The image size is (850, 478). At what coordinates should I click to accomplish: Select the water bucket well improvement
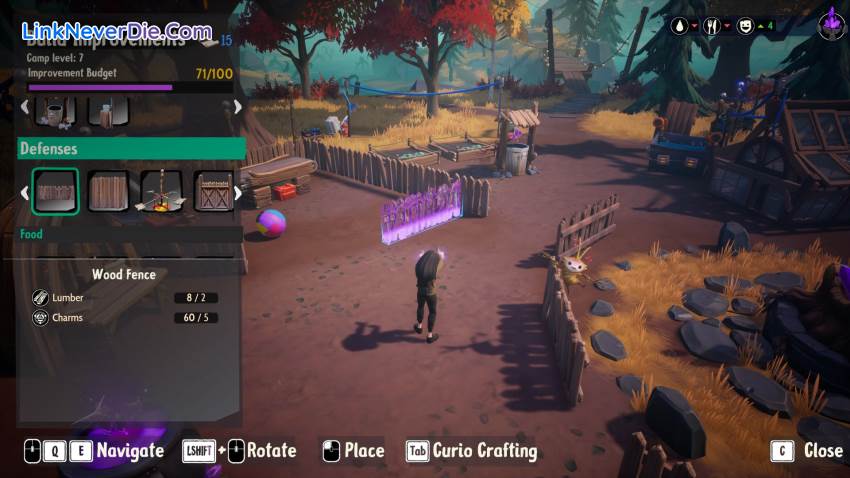click(x=55, y=109)
